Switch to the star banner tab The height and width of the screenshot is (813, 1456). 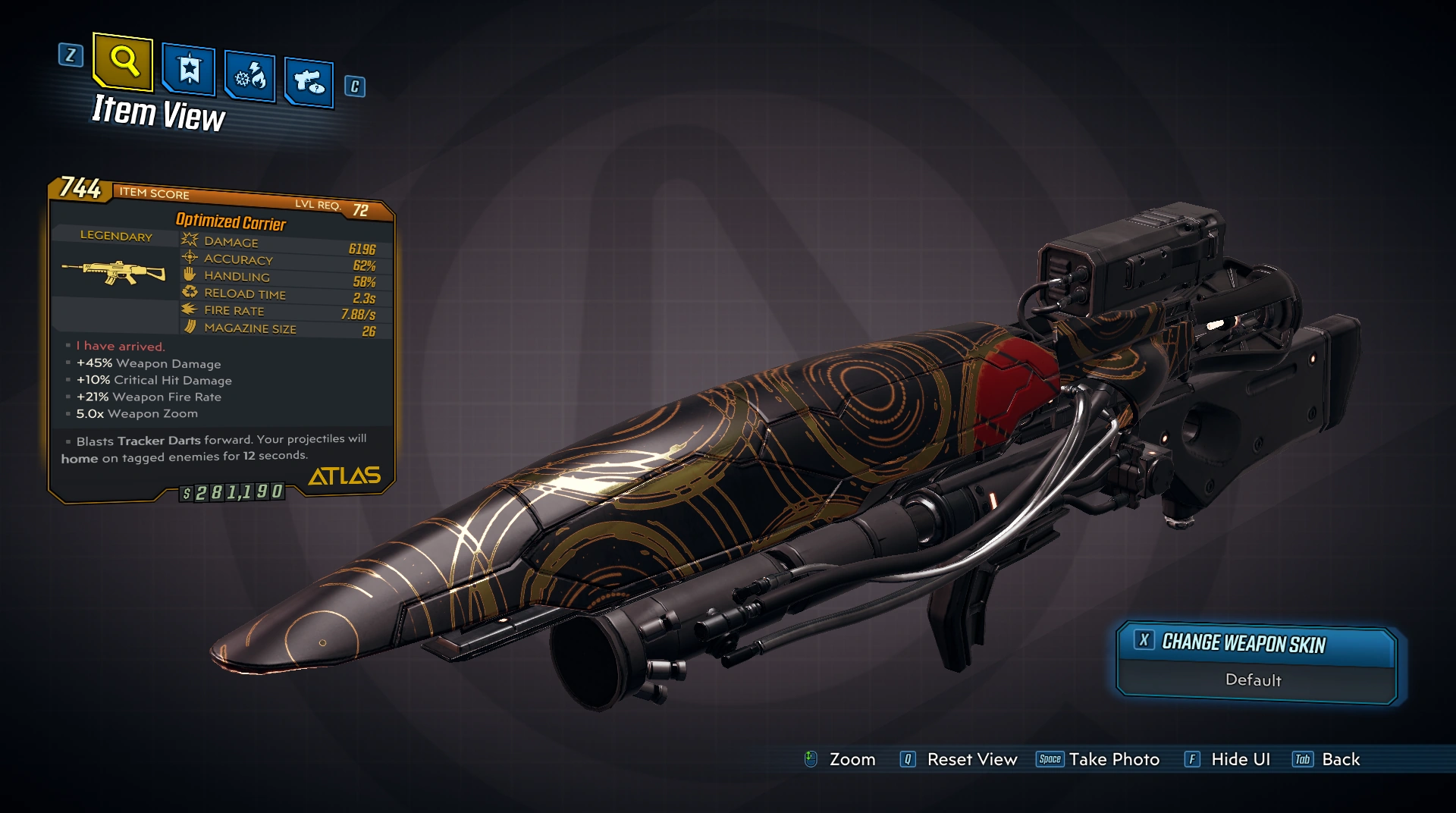(189, 71)
